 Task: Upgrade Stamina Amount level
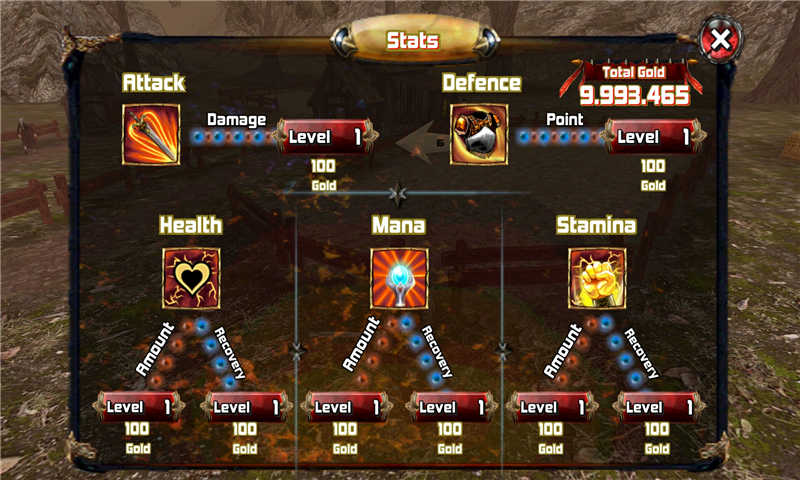(551, 407)
